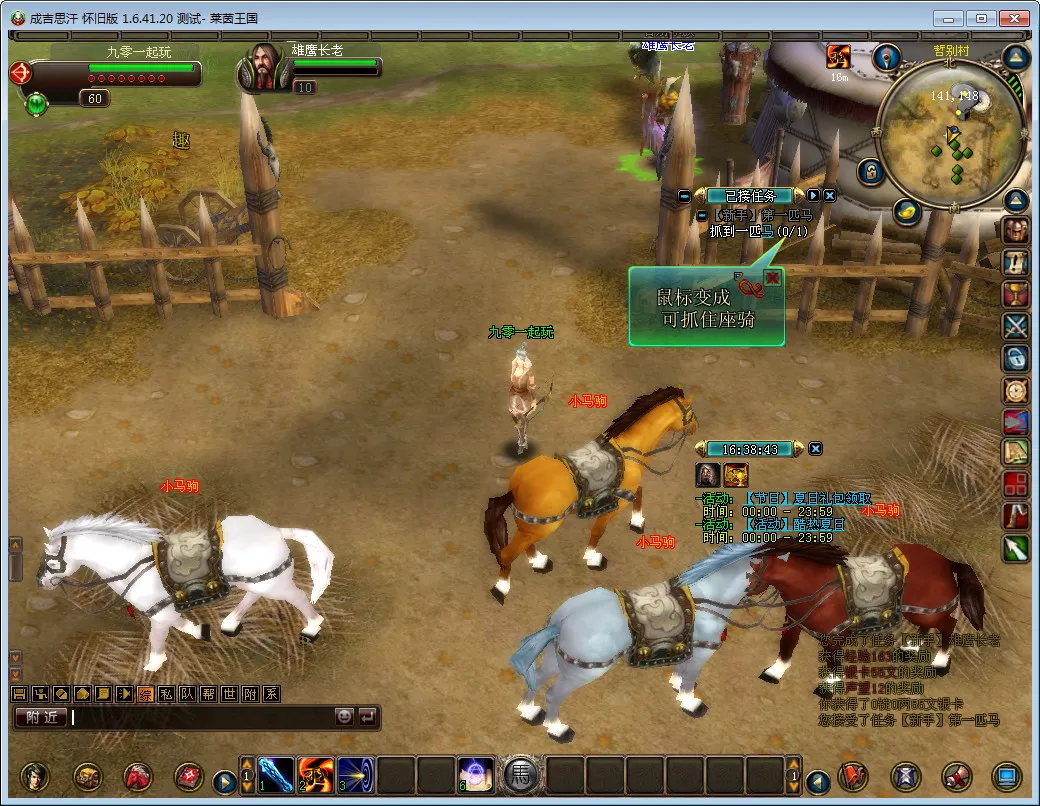
Task: Switch chat to the 私 private tab
Action: [165, 694]
